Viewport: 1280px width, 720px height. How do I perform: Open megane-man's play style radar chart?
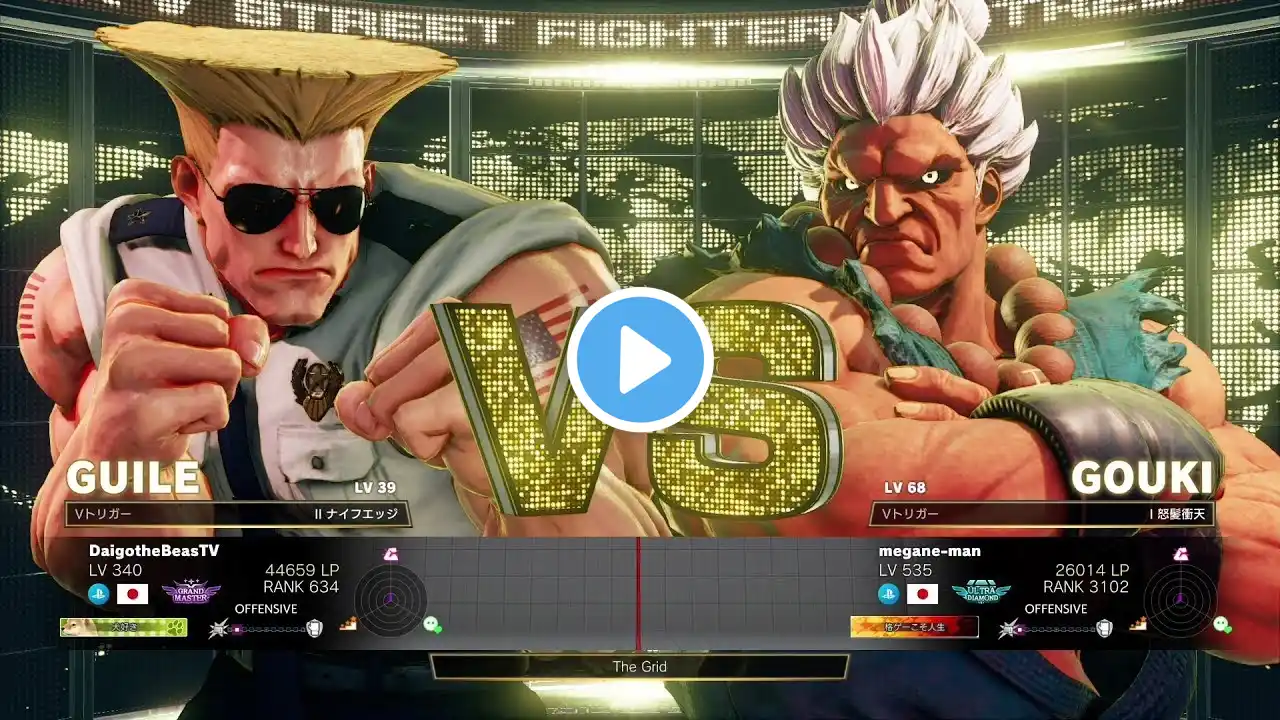(x=1179, y=599)
